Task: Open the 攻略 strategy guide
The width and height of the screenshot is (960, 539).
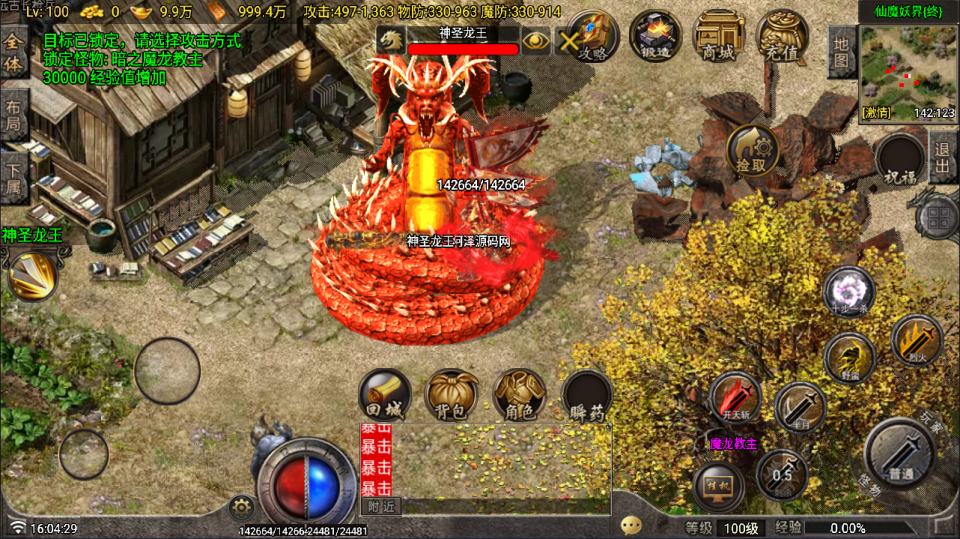Action: (x=597, y=36)
